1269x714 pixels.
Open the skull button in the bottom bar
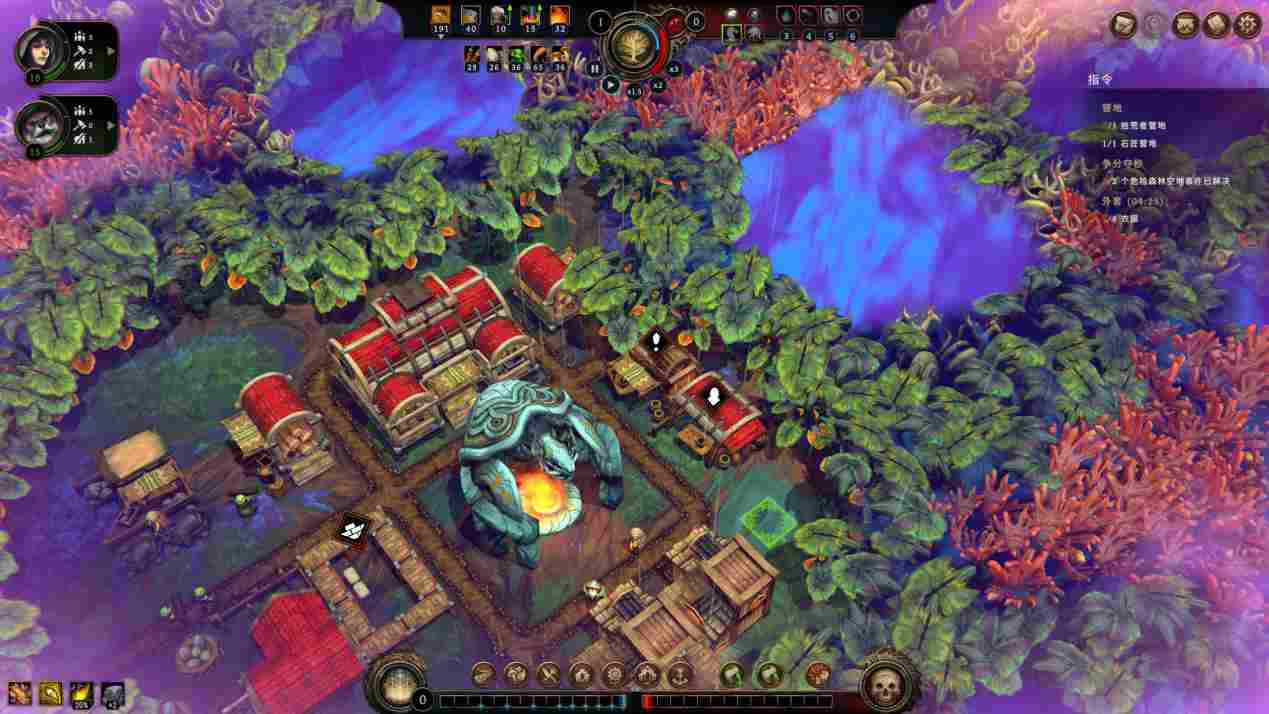(x=885, y=684)
